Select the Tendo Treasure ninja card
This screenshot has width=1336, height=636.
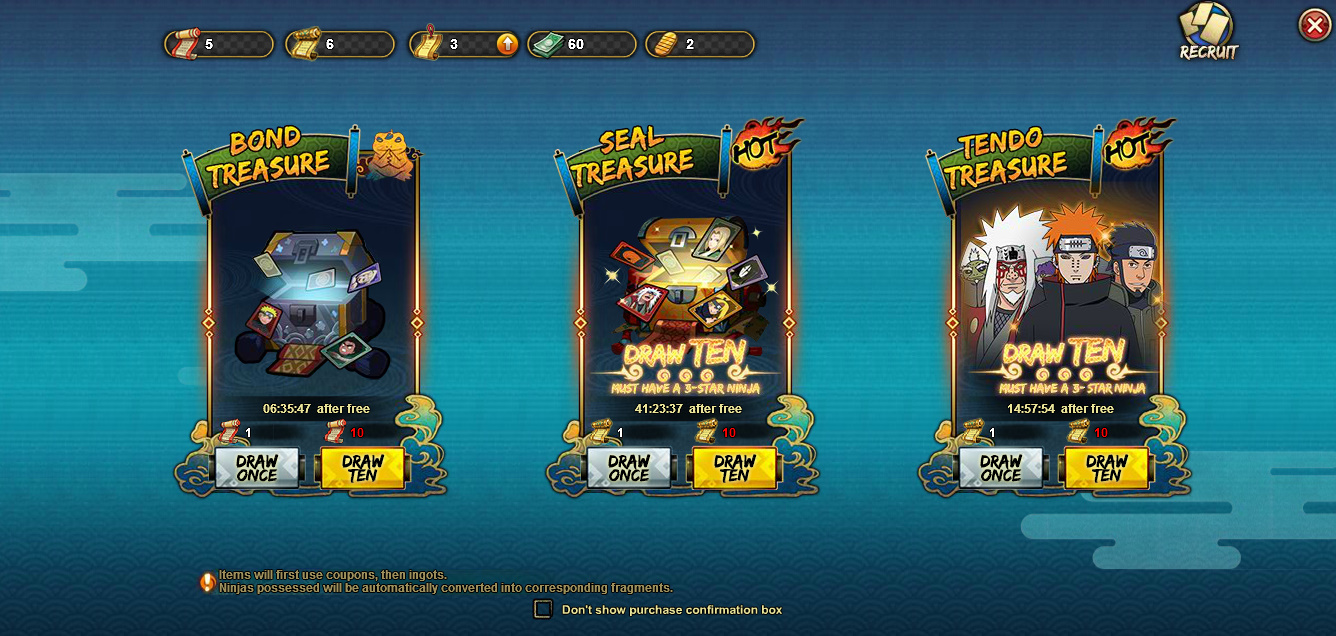1058,290
